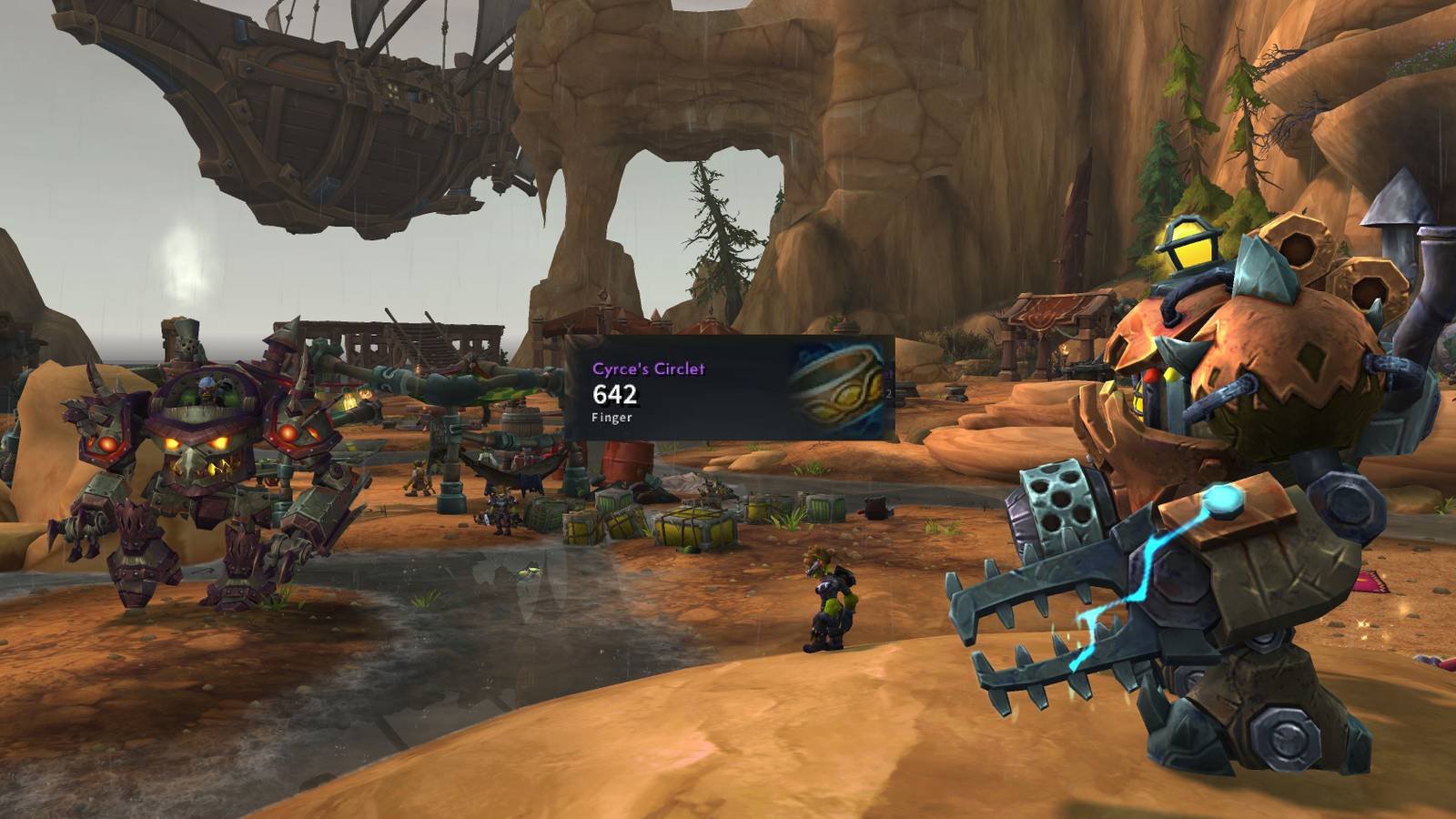
Task: Click the Finger slot label on tooltip
Action: tap(609, 420)
